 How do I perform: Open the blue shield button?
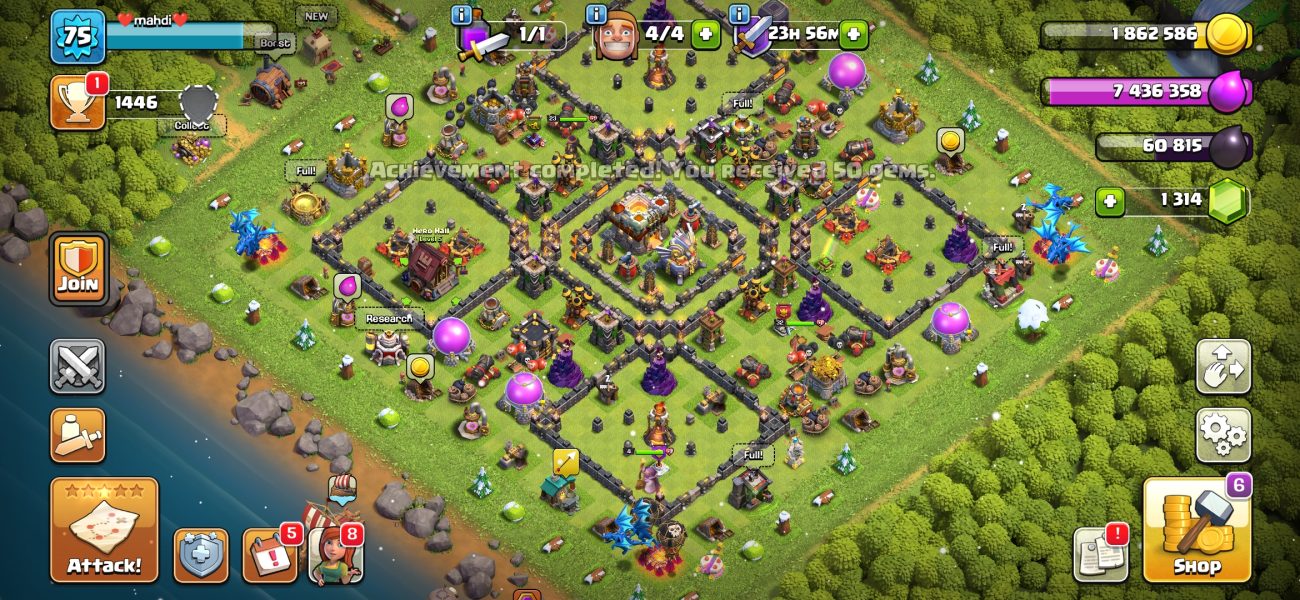[201, 555]
